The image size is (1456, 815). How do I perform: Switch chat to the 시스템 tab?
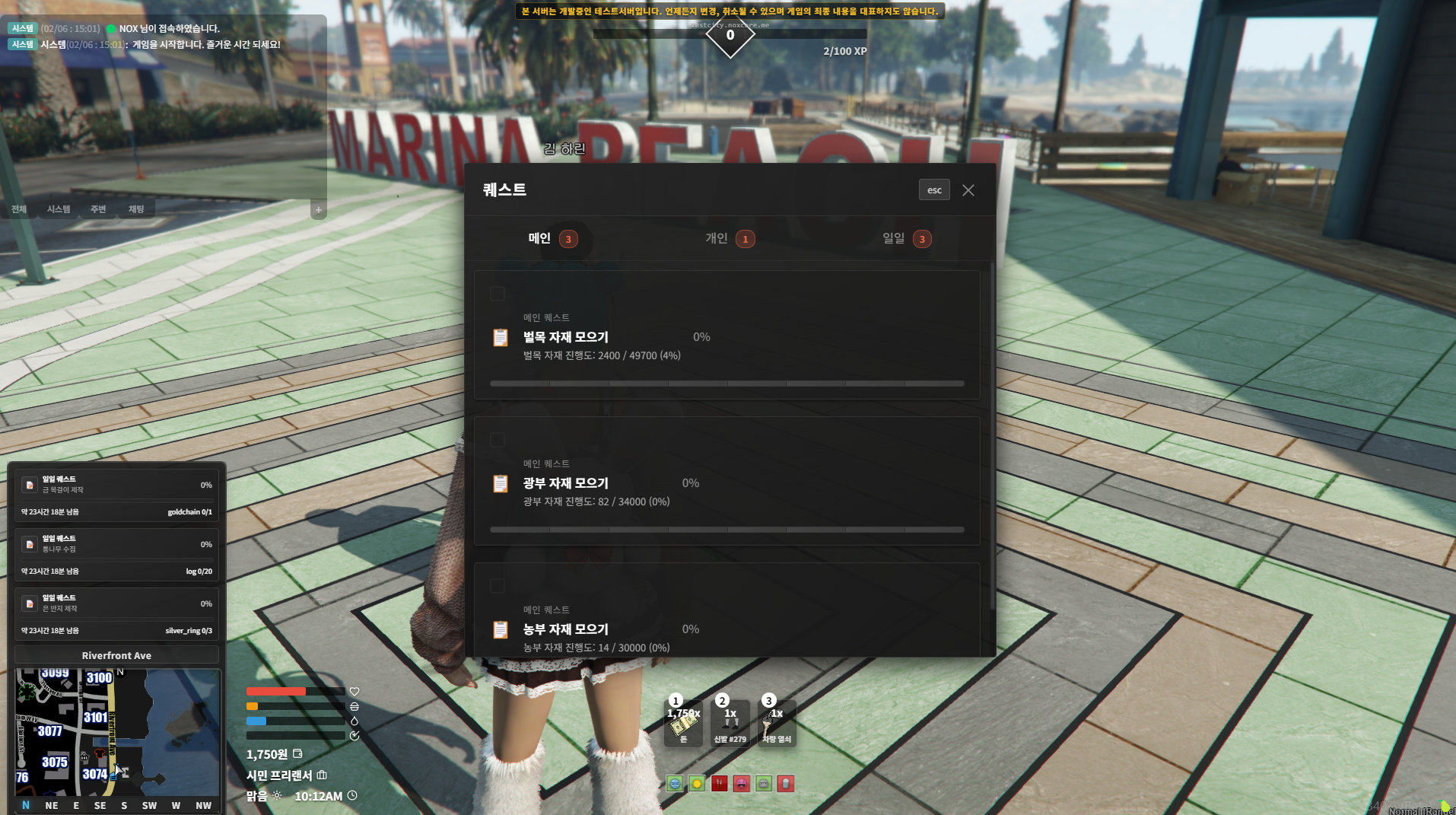(x=59, y=209)
